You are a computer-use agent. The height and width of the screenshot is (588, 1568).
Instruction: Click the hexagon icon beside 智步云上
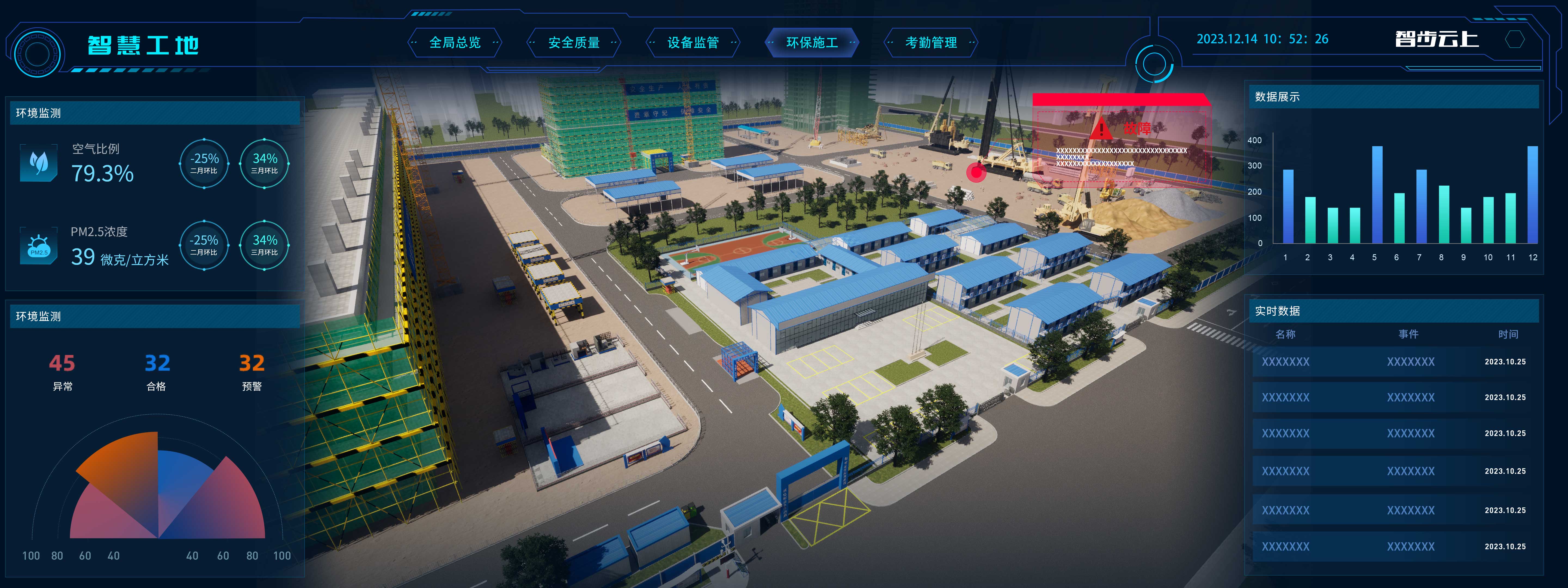(1514, 39)
